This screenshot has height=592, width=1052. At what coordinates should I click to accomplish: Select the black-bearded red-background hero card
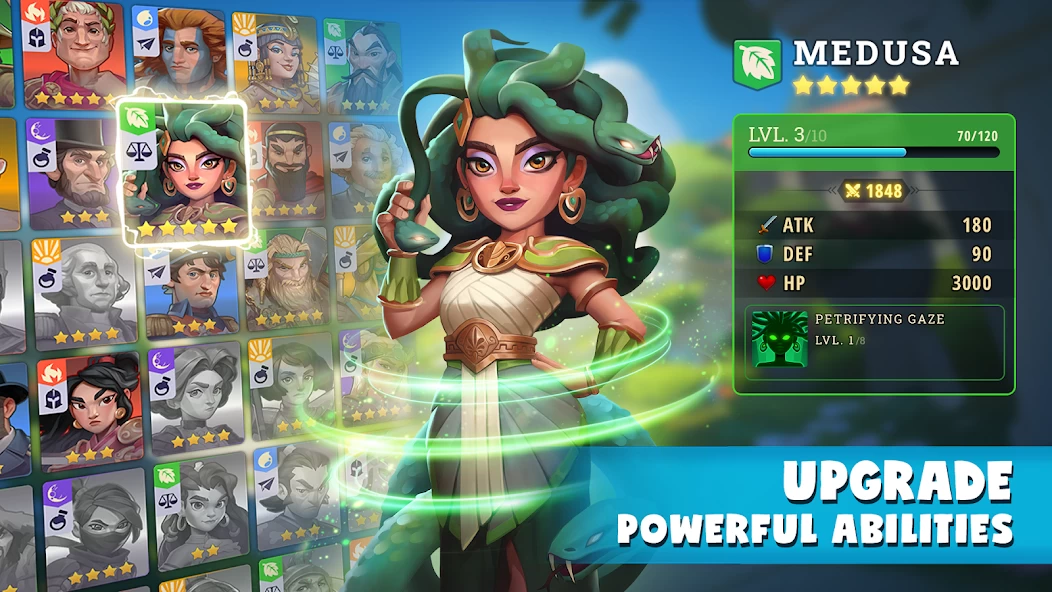[x=285, y=172]
